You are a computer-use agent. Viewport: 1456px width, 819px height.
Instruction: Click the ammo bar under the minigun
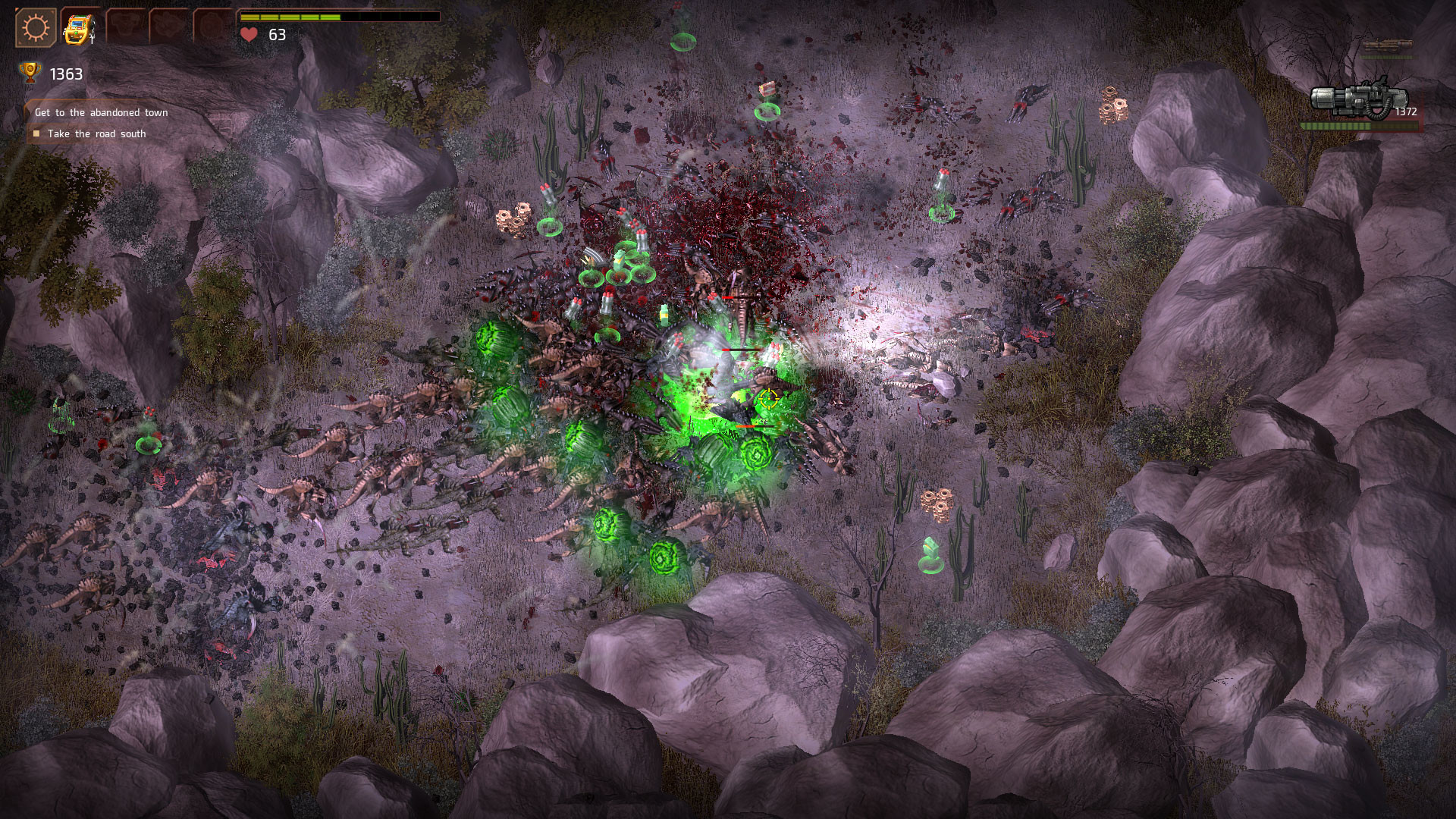click(1357, 126)
